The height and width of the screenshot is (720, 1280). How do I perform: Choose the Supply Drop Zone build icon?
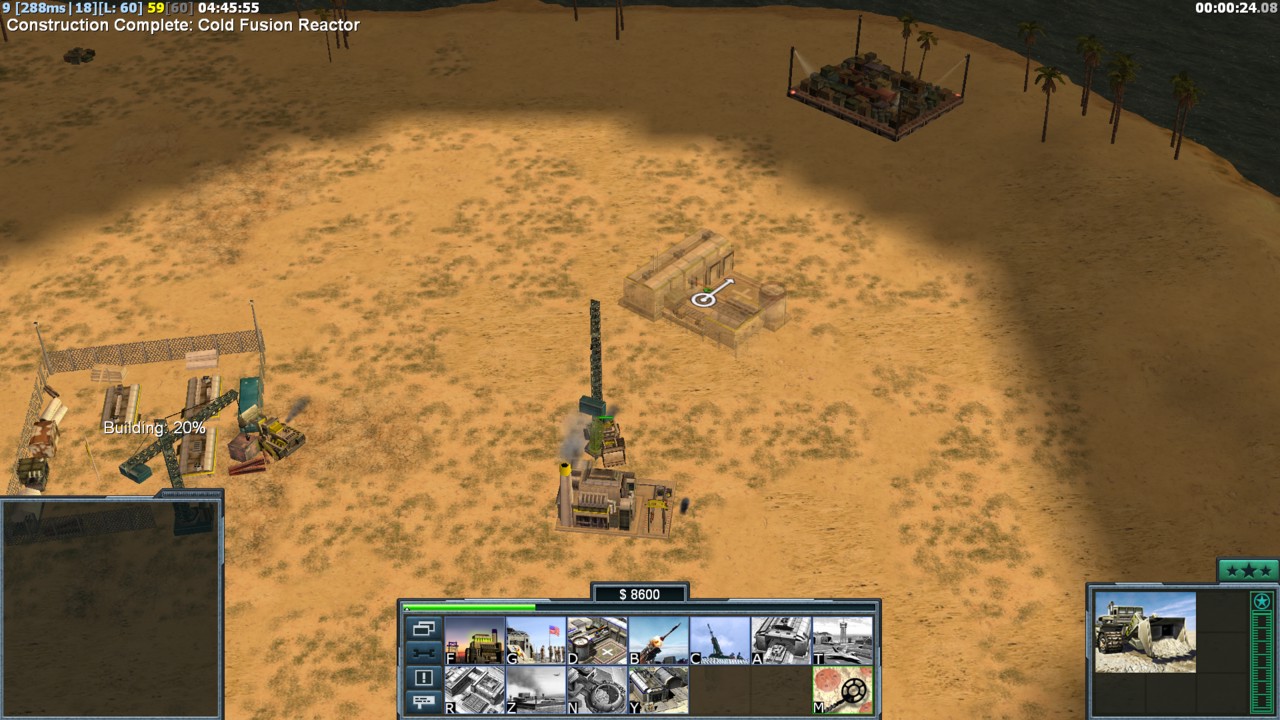click(x=535, y=690)
